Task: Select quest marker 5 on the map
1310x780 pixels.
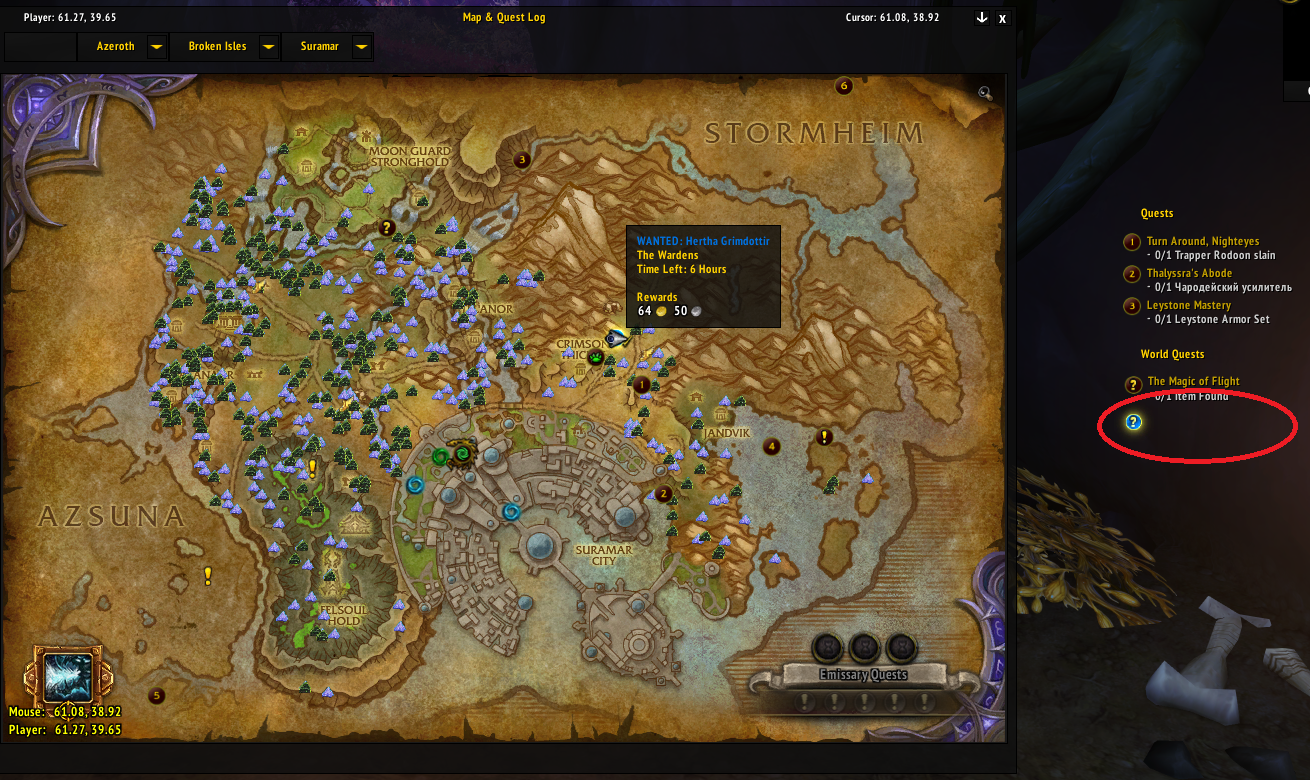Action: tap(156, 695)
